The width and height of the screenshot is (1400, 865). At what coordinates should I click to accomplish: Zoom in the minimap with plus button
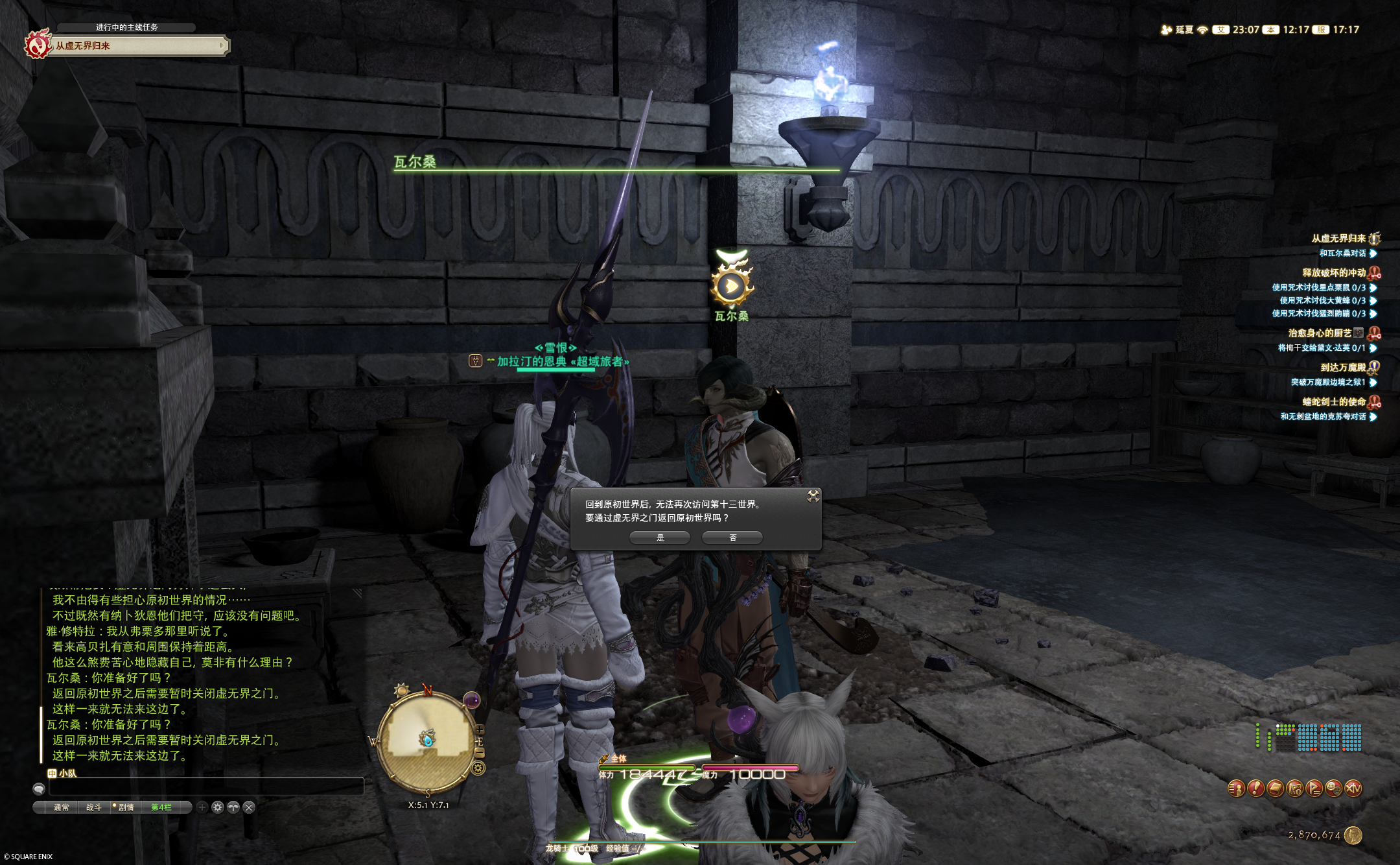point(480,729)
